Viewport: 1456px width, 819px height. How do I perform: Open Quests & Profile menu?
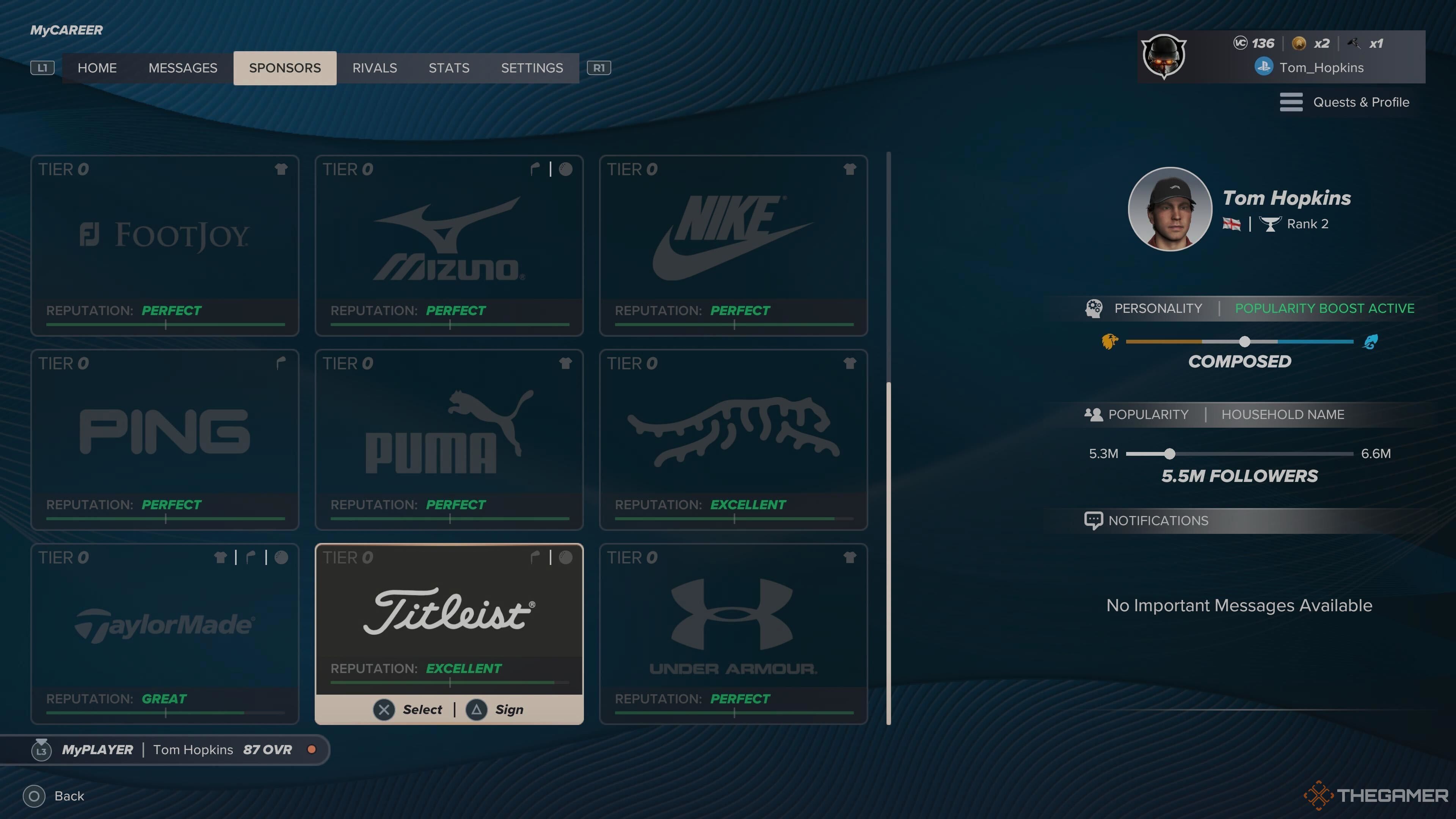click(x=1345, y=102)
